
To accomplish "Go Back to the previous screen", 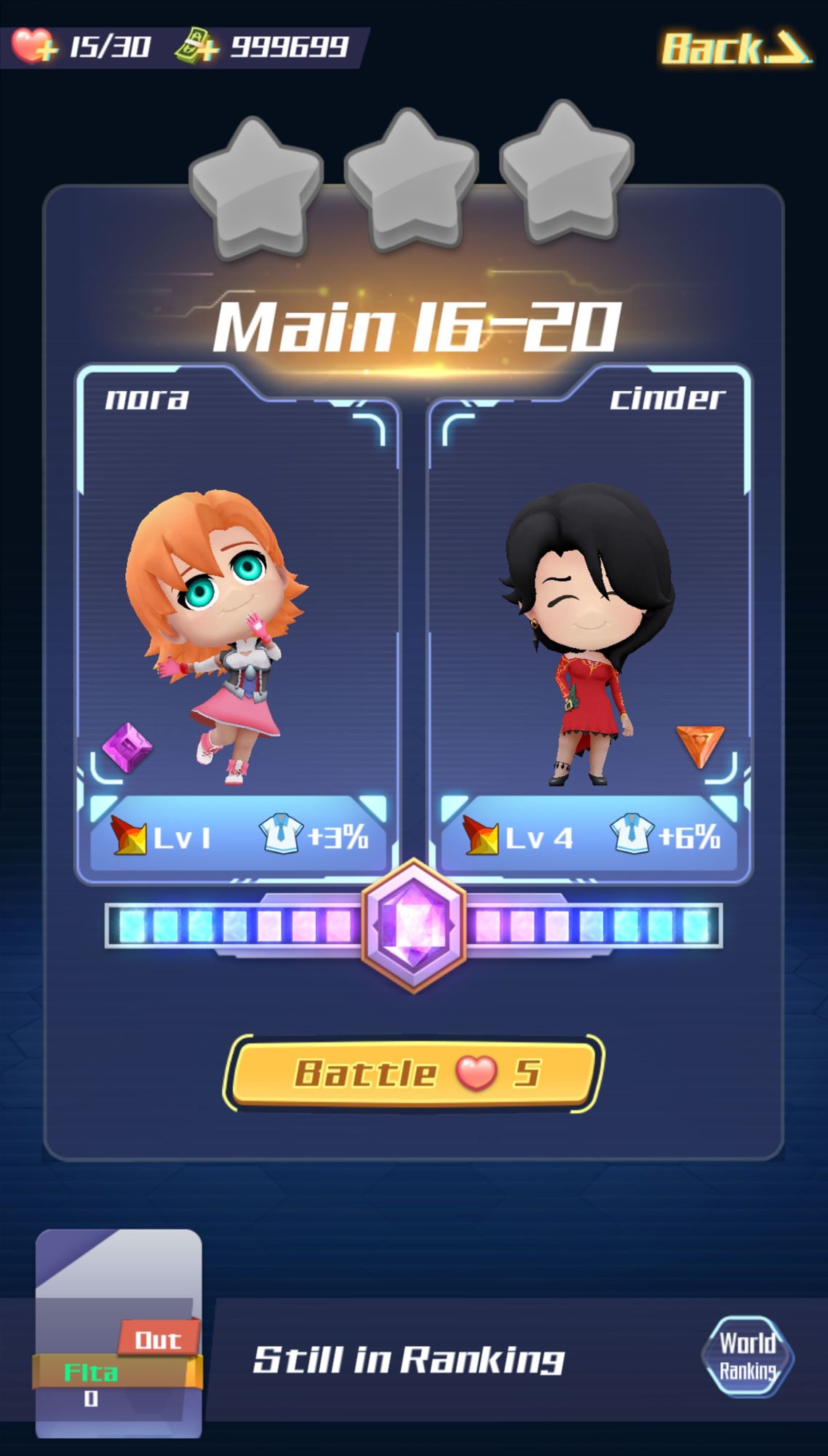I will coord(735,48).
